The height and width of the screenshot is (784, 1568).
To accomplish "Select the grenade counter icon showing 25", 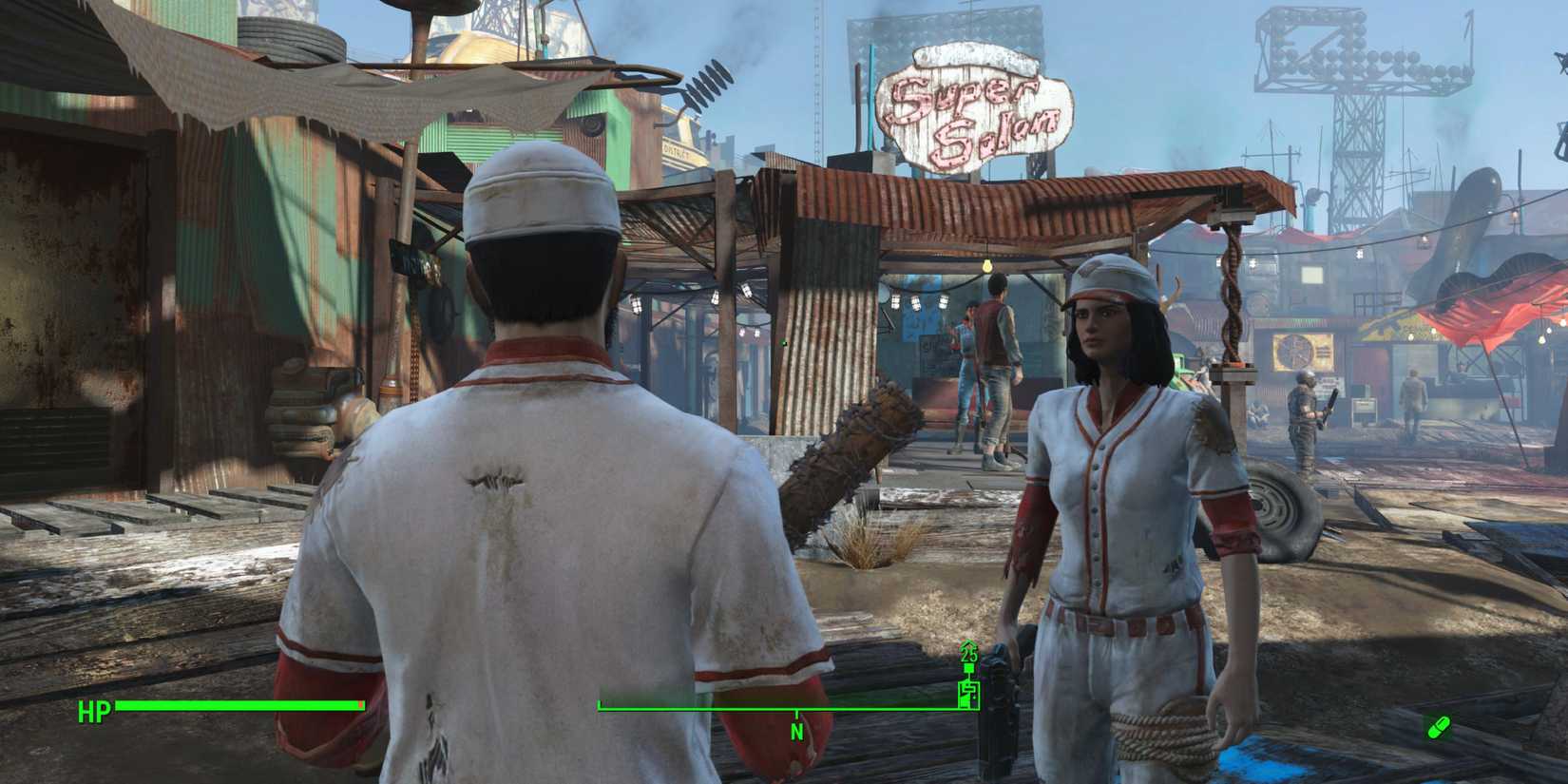I will 968,656.
